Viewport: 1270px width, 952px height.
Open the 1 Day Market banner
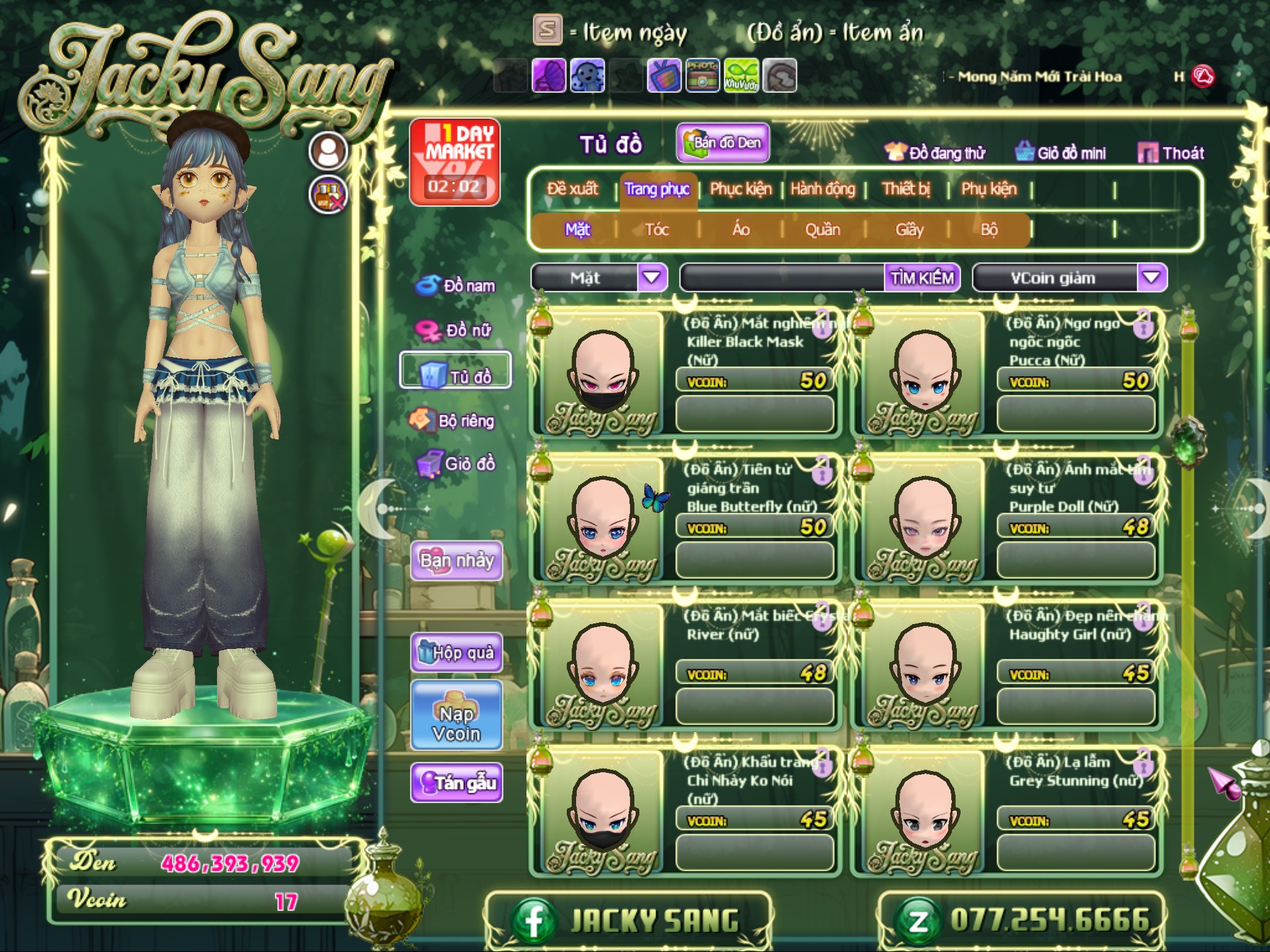(x=455, y=162)
